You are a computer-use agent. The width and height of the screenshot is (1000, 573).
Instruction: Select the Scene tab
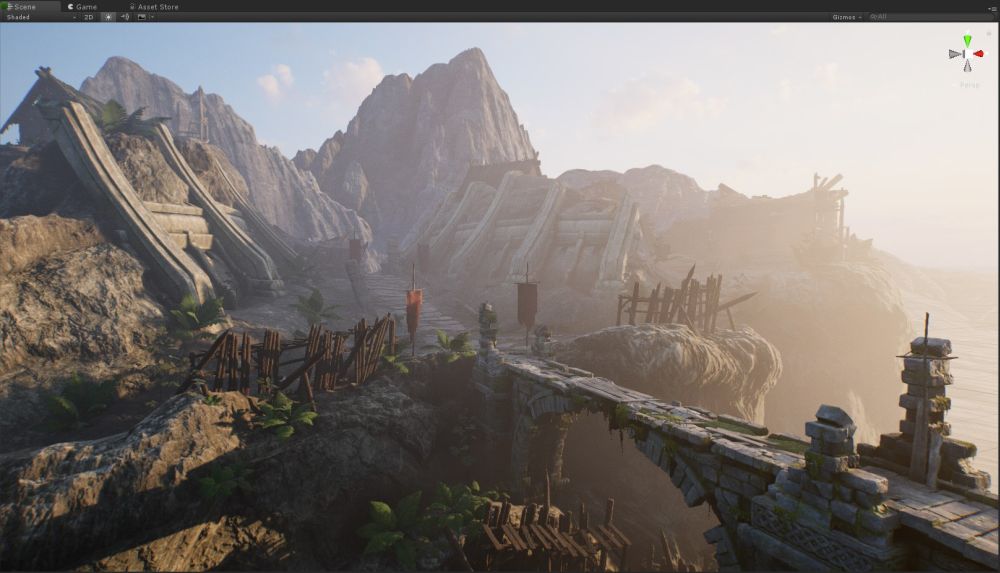coord(22,6)
